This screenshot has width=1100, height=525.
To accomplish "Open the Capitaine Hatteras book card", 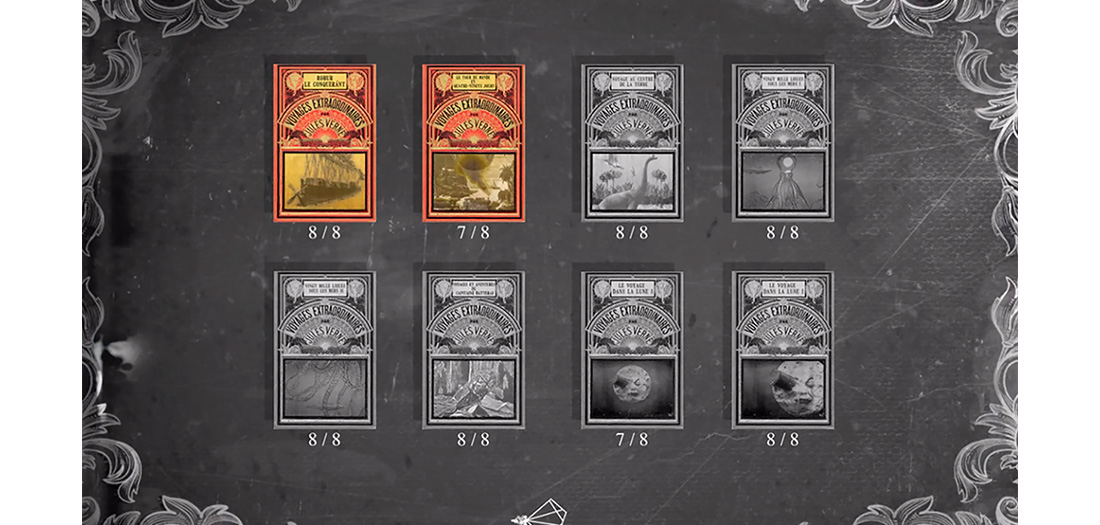I will [x=473, y=349].
